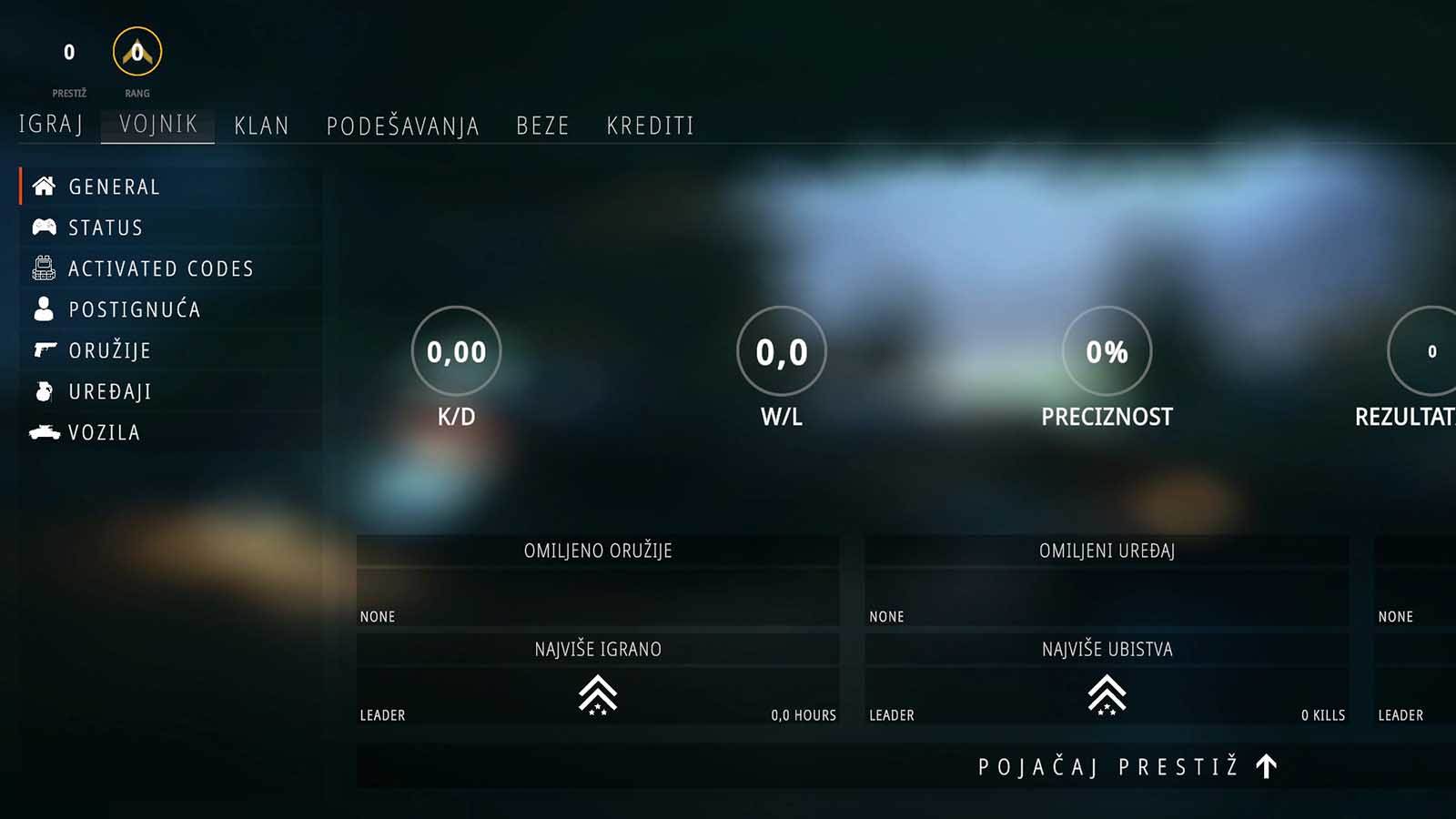The image size is (1456, 819).
Task: Switch to the IGRAJ tab
Action: [x=50, y=126]
